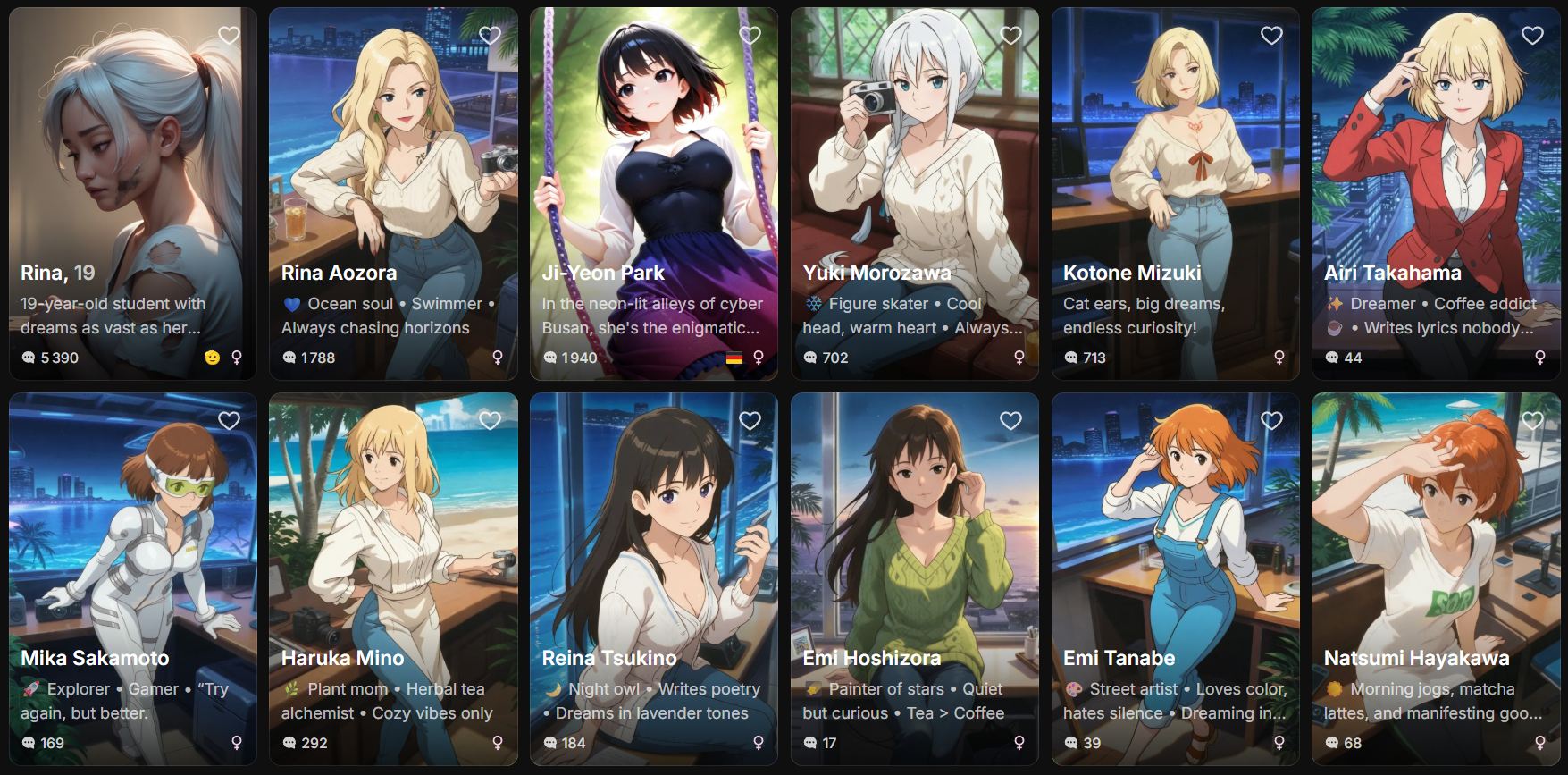Favorite Emi Tanabe with the heart button
This screenshot has width=1568, height=775.
click(1270, 420)
